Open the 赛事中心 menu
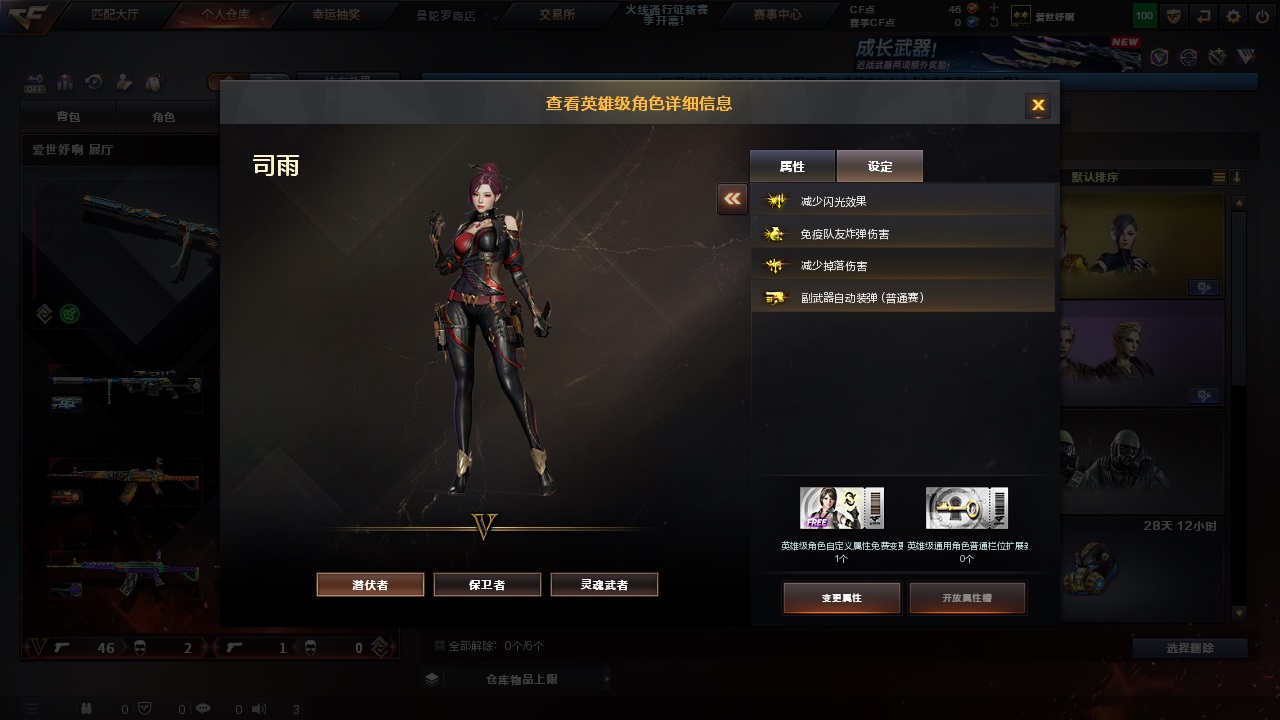The image size is (1280, 720). click(x=778, y=15)
